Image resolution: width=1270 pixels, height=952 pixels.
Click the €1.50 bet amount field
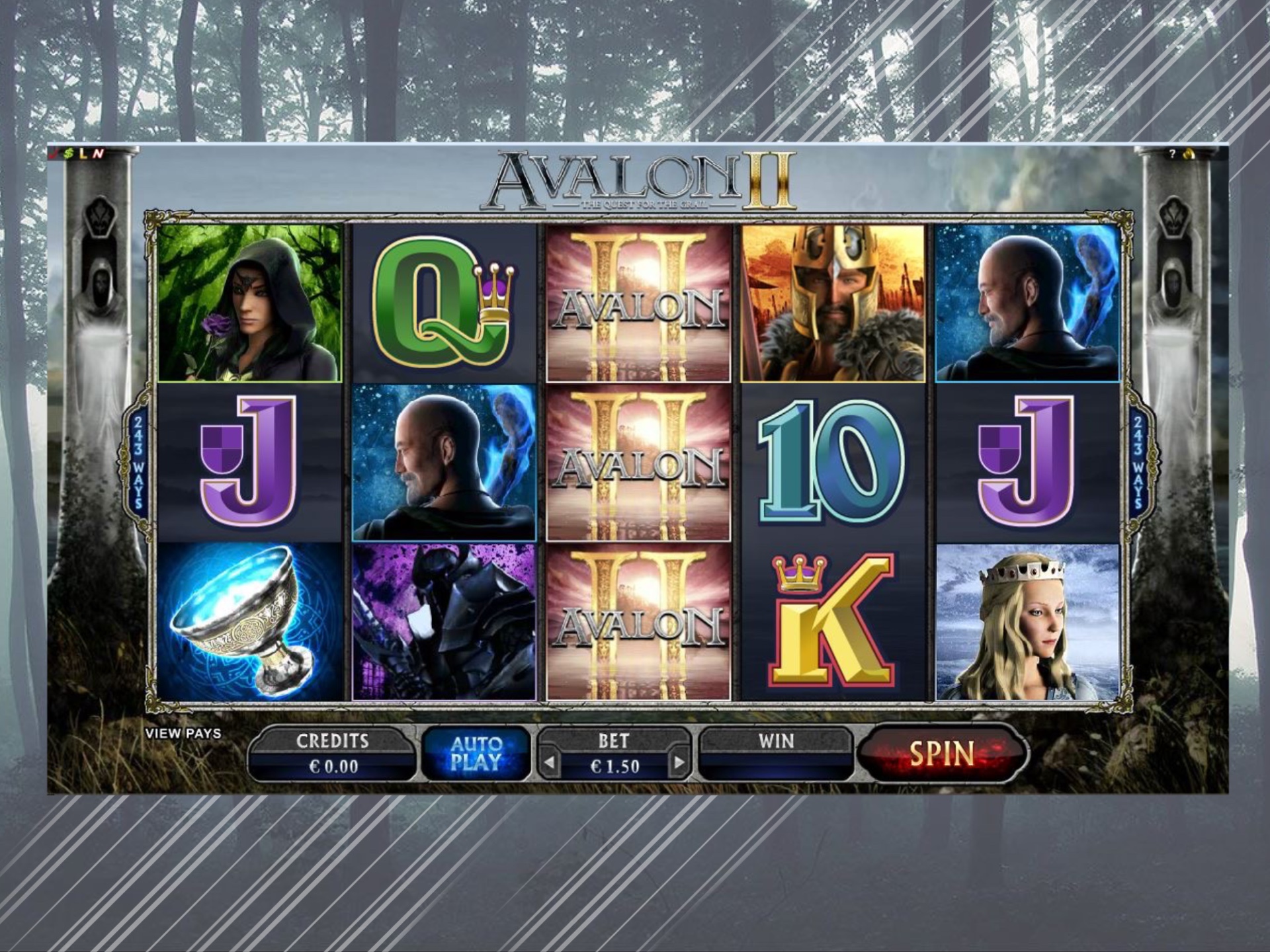(x=614, y=767)
